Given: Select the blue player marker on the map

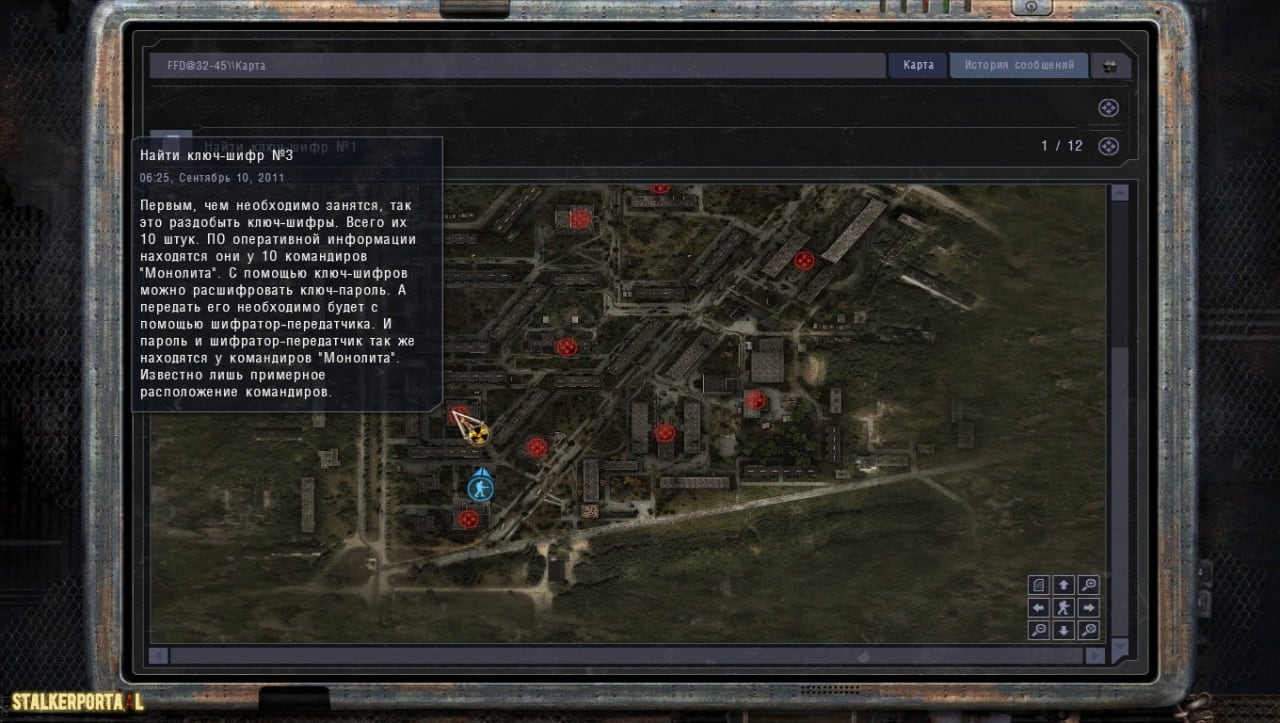Looking at the screenshot, I should 481,487.
